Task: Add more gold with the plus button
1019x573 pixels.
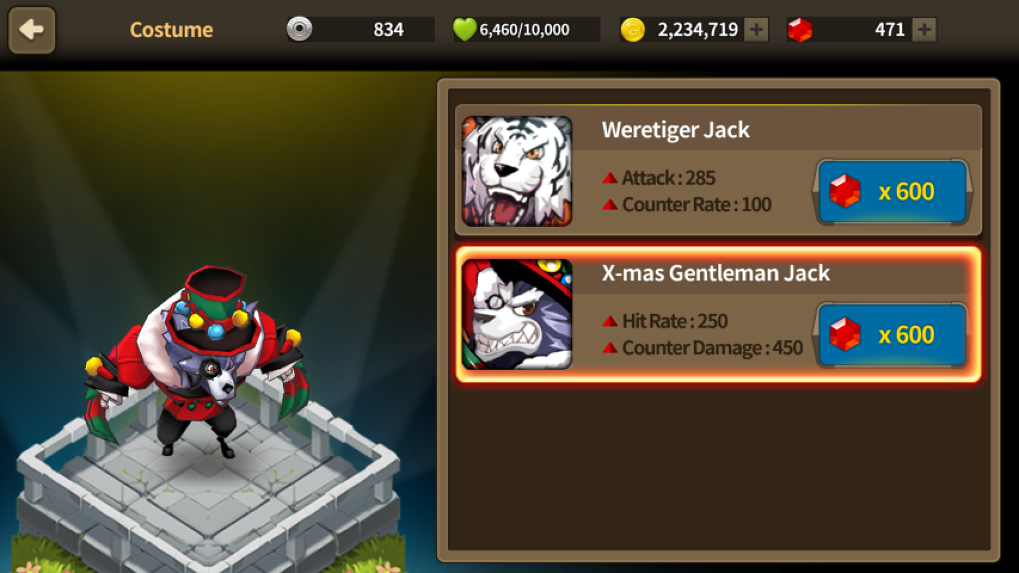Action: (757, 30)
